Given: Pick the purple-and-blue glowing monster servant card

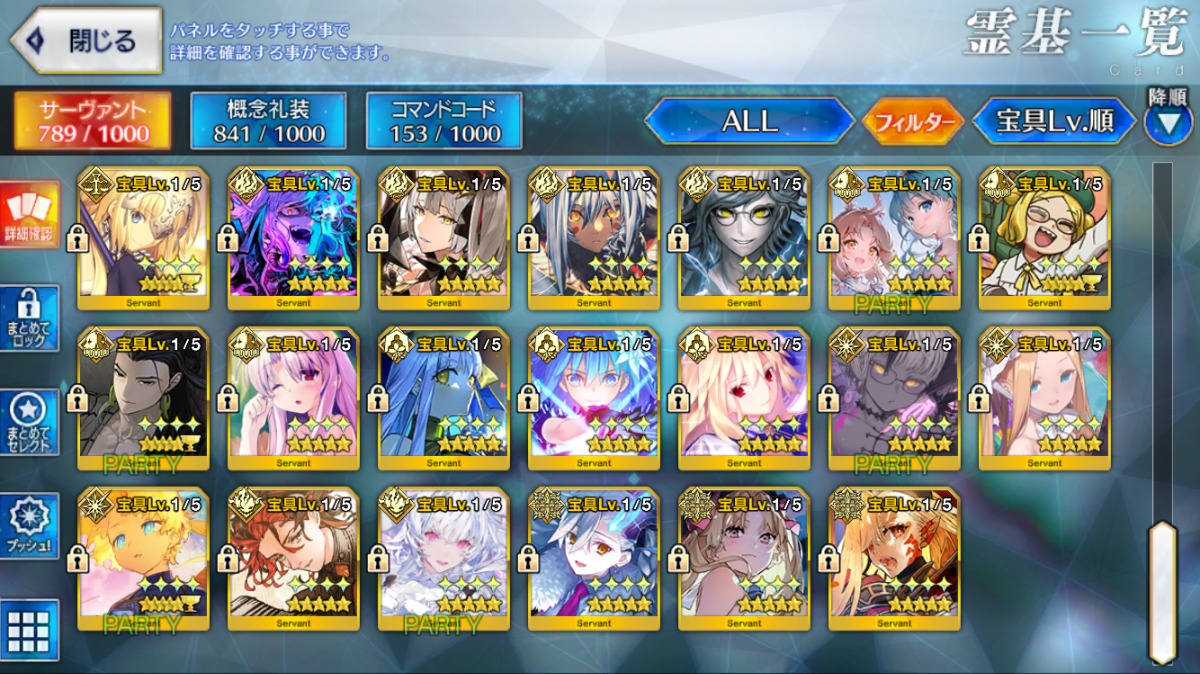Looking at the screenshot, I should [293, 238].
